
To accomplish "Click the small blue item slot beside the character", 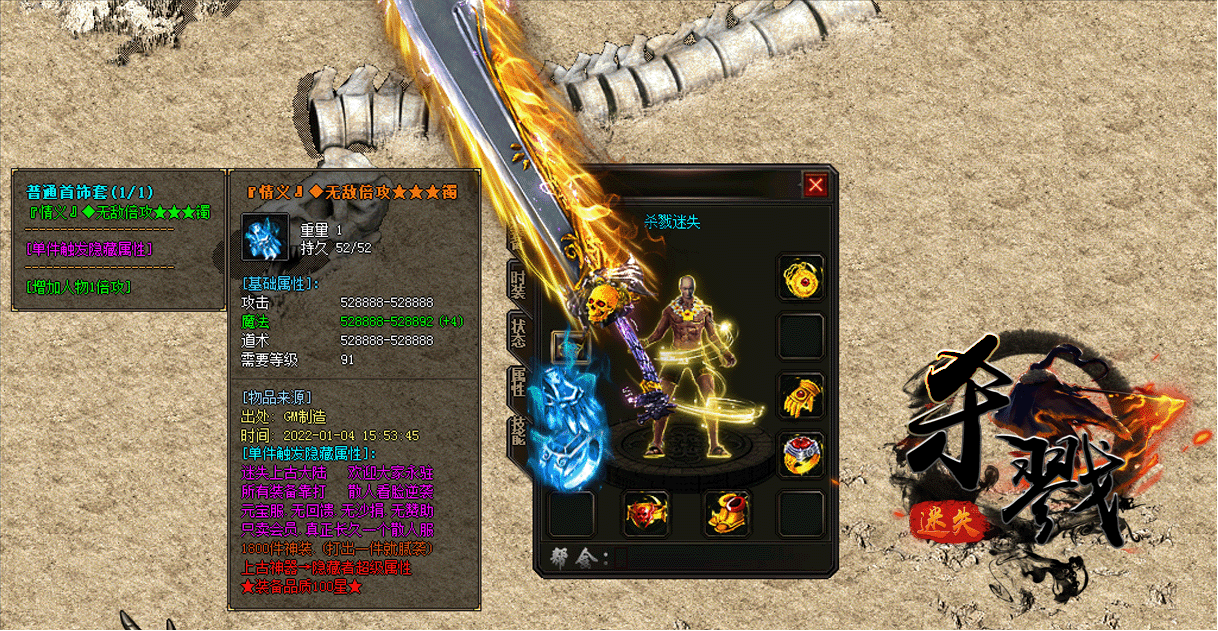I will tap(571, 347).
